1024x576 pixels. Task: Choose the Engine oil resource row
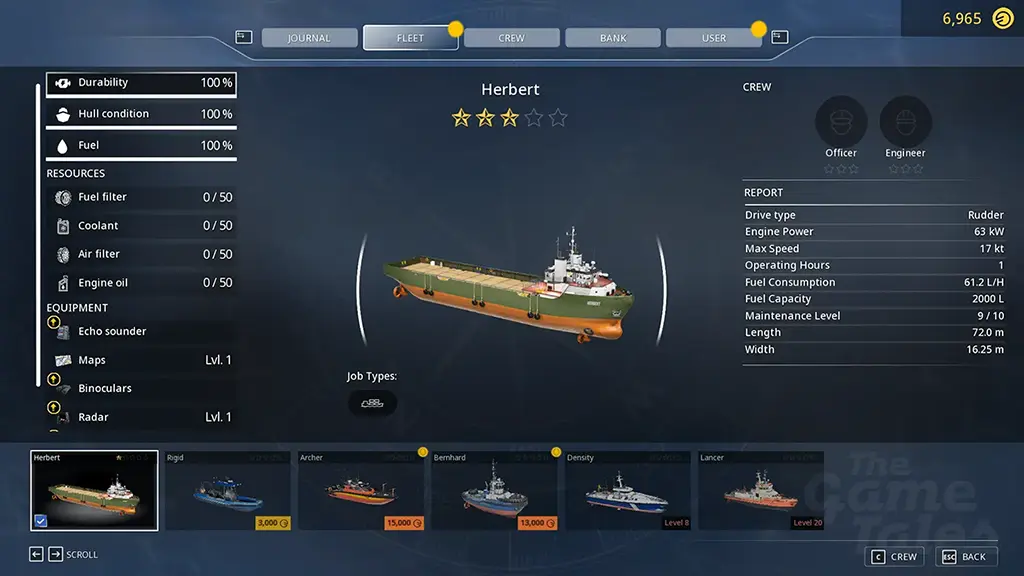pyautogui.click(x=142, y=283)
